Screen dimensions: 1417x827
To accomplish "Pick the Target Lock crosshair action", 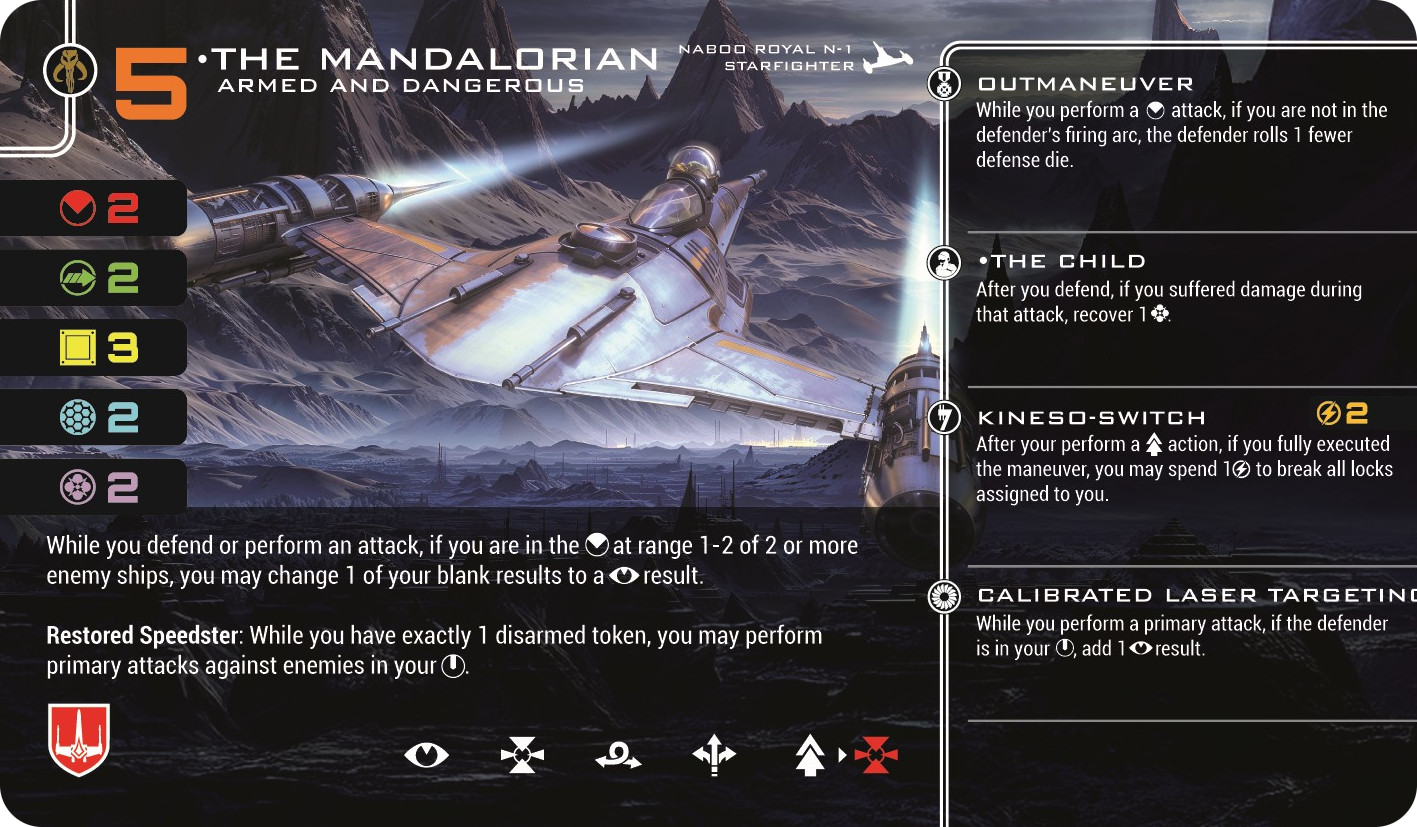I will pyautogui.click(x=714, y=756).
